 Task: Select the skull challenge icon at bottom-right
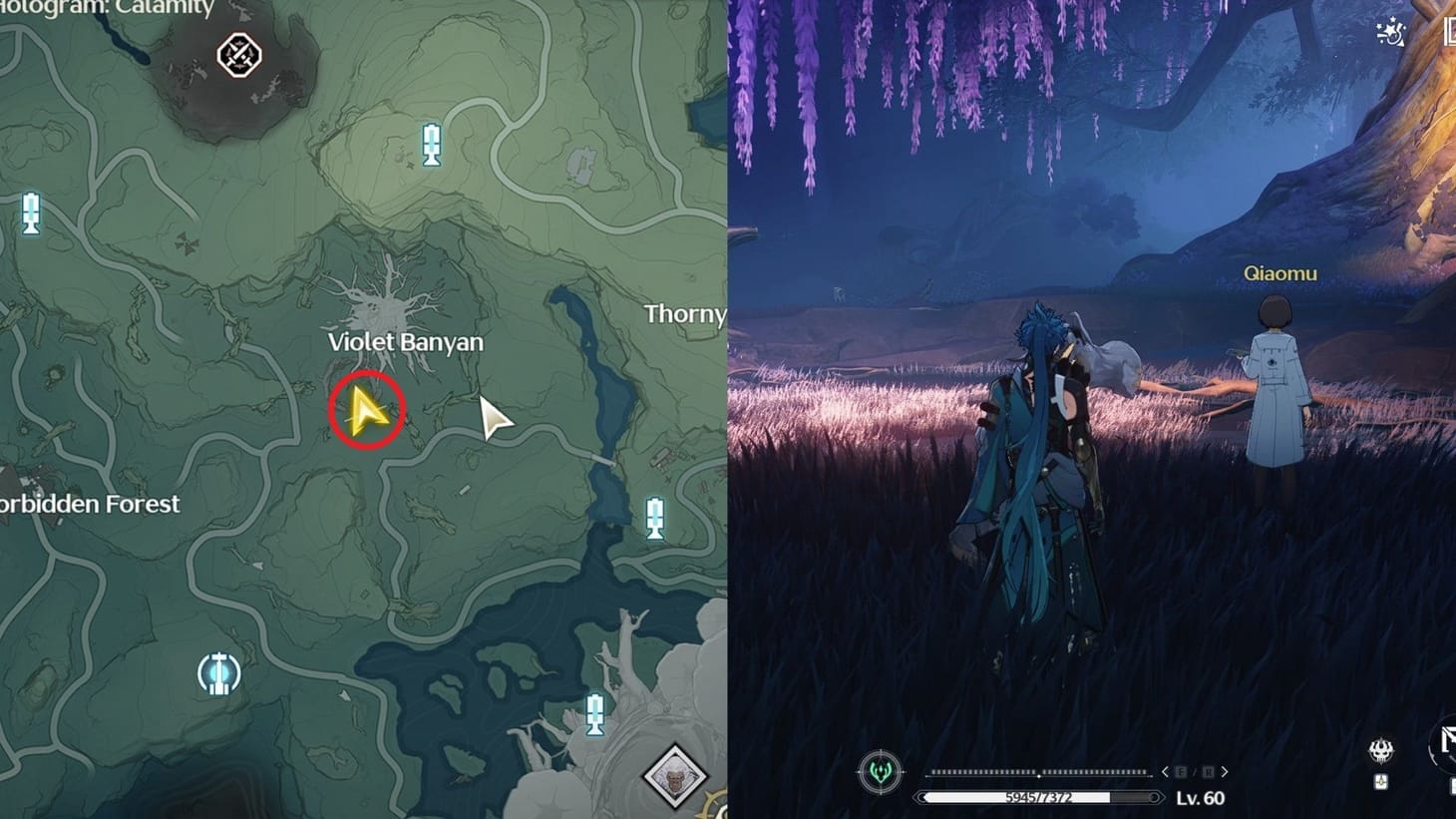(1383, 753)
